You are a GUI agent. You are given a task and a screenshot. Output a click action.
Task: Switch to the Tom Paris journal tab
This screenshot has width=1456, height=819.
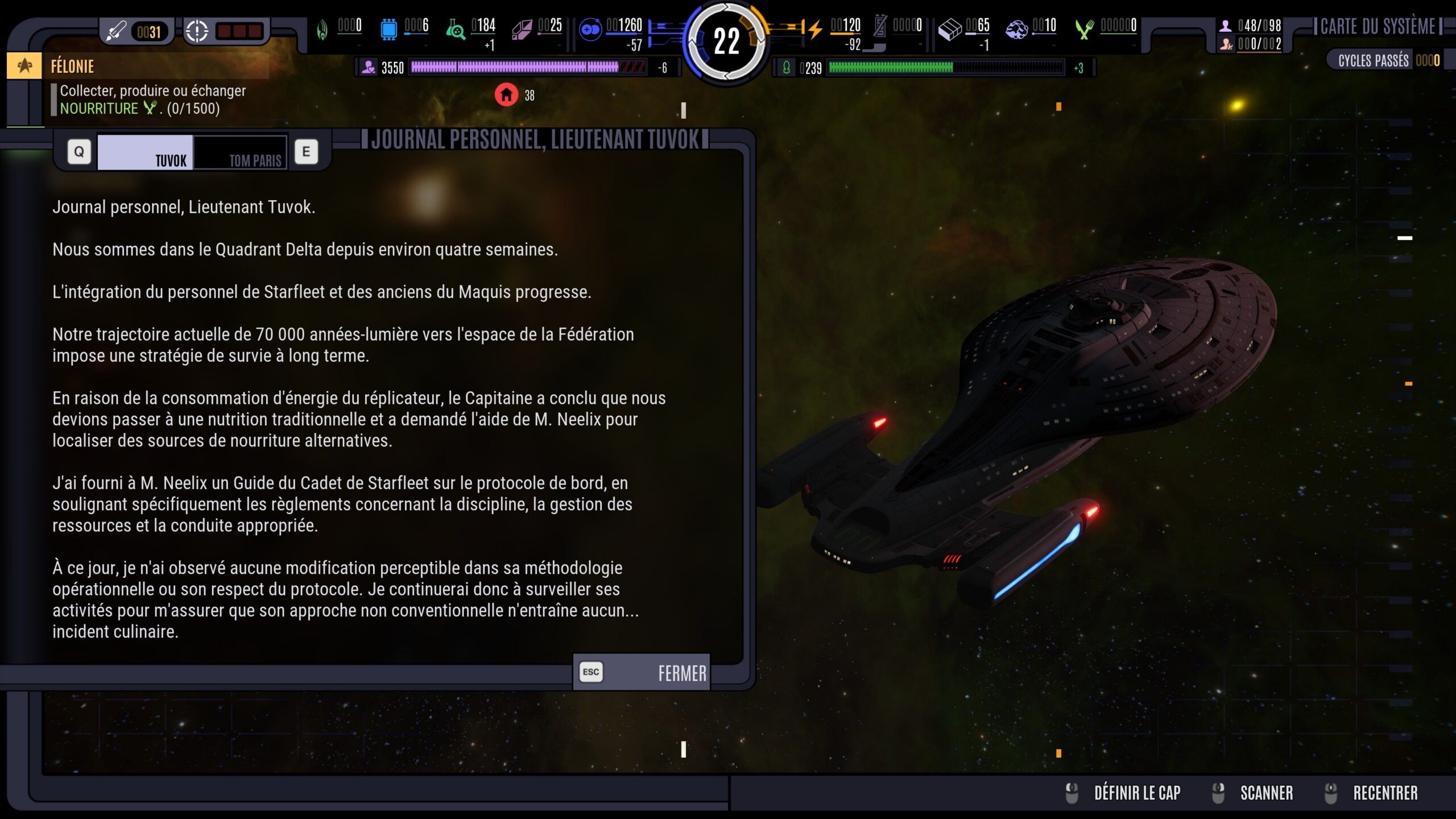[x=240, y=152]
